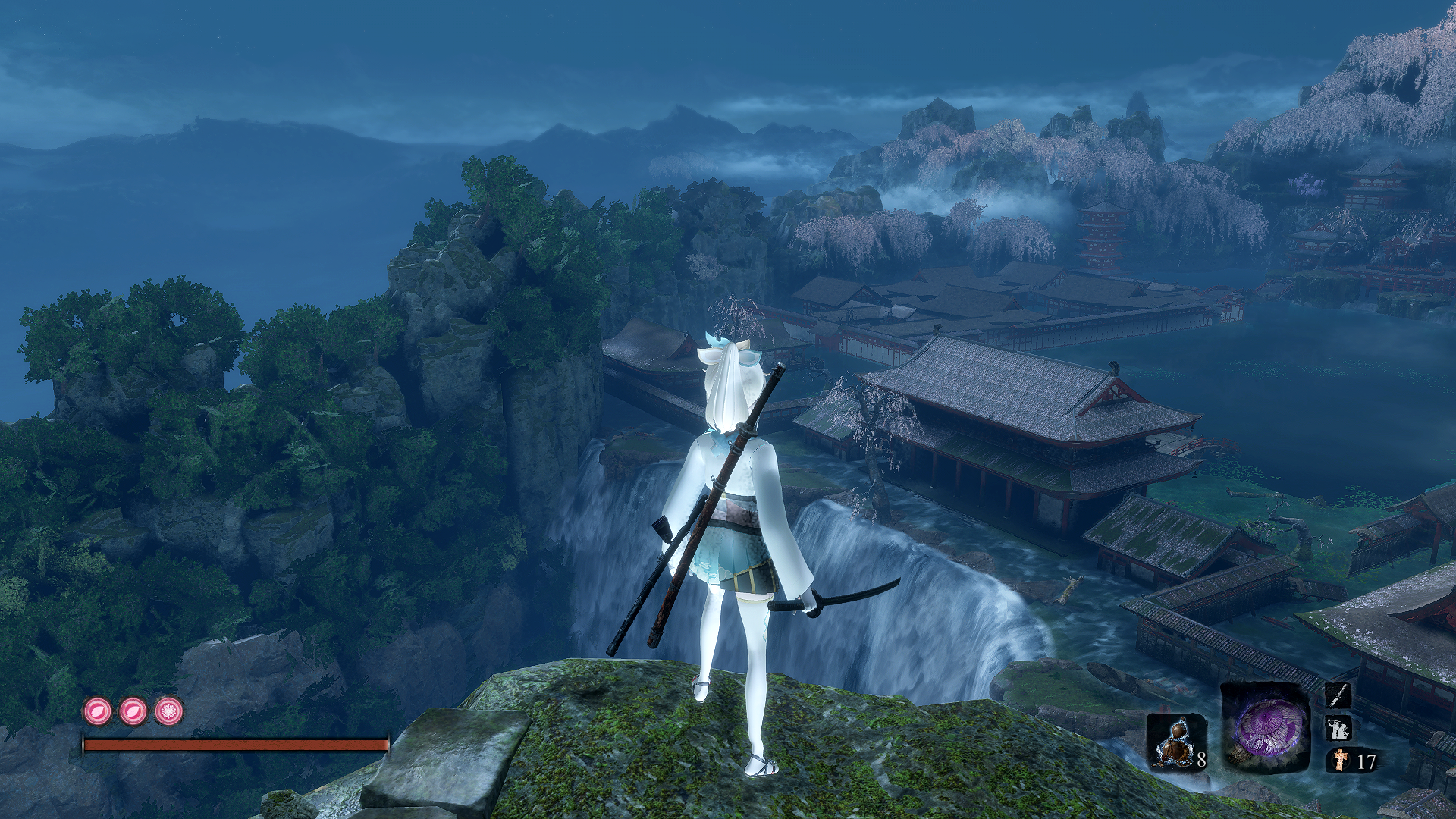Image resolution: width=1456 pixels, height=819 pixels.
Task: Click the flower-patterned resurrection node
Action: coord(169,711)
